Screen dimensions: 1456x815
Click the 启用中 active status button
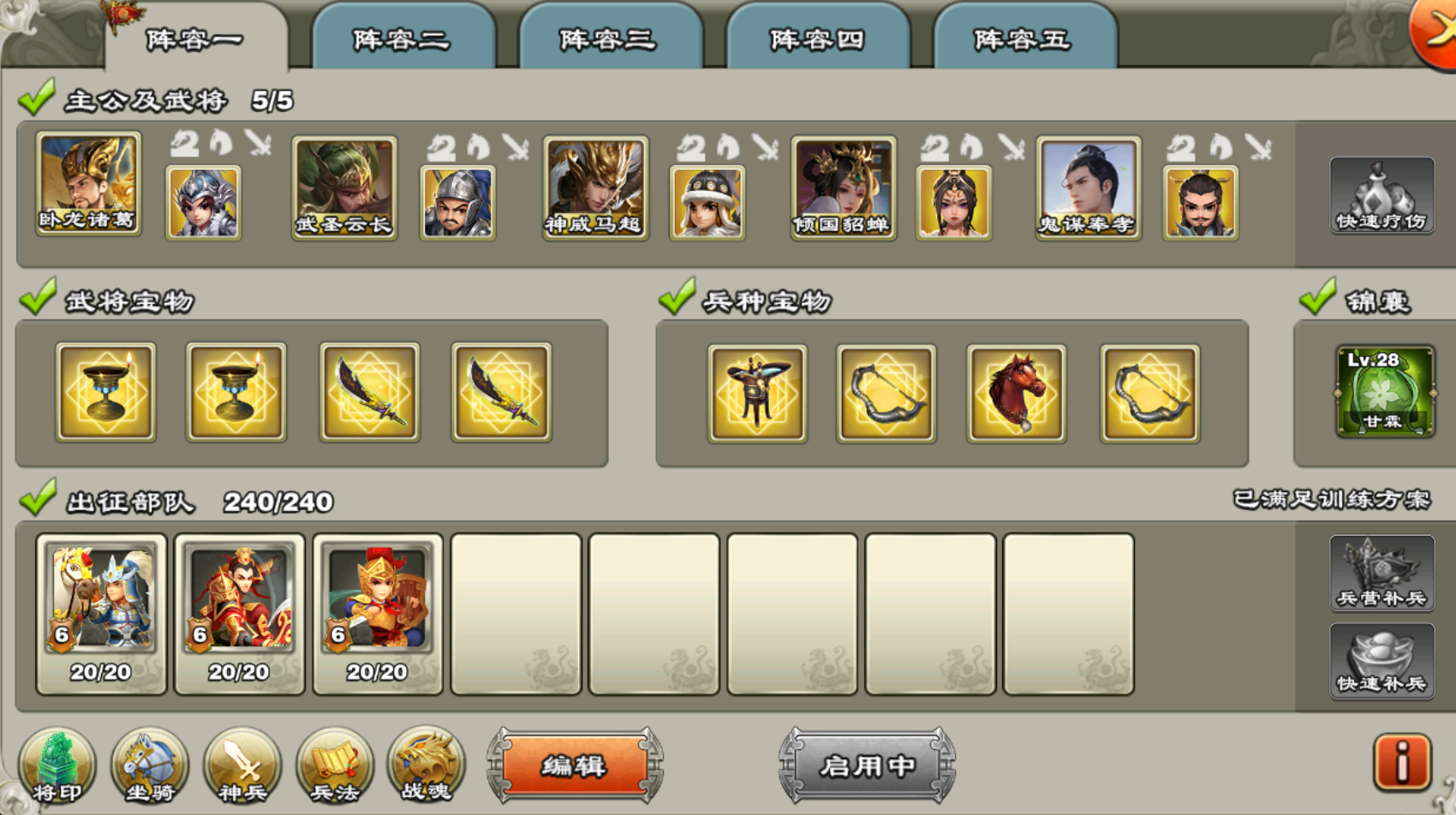click(x=867, y=764)
